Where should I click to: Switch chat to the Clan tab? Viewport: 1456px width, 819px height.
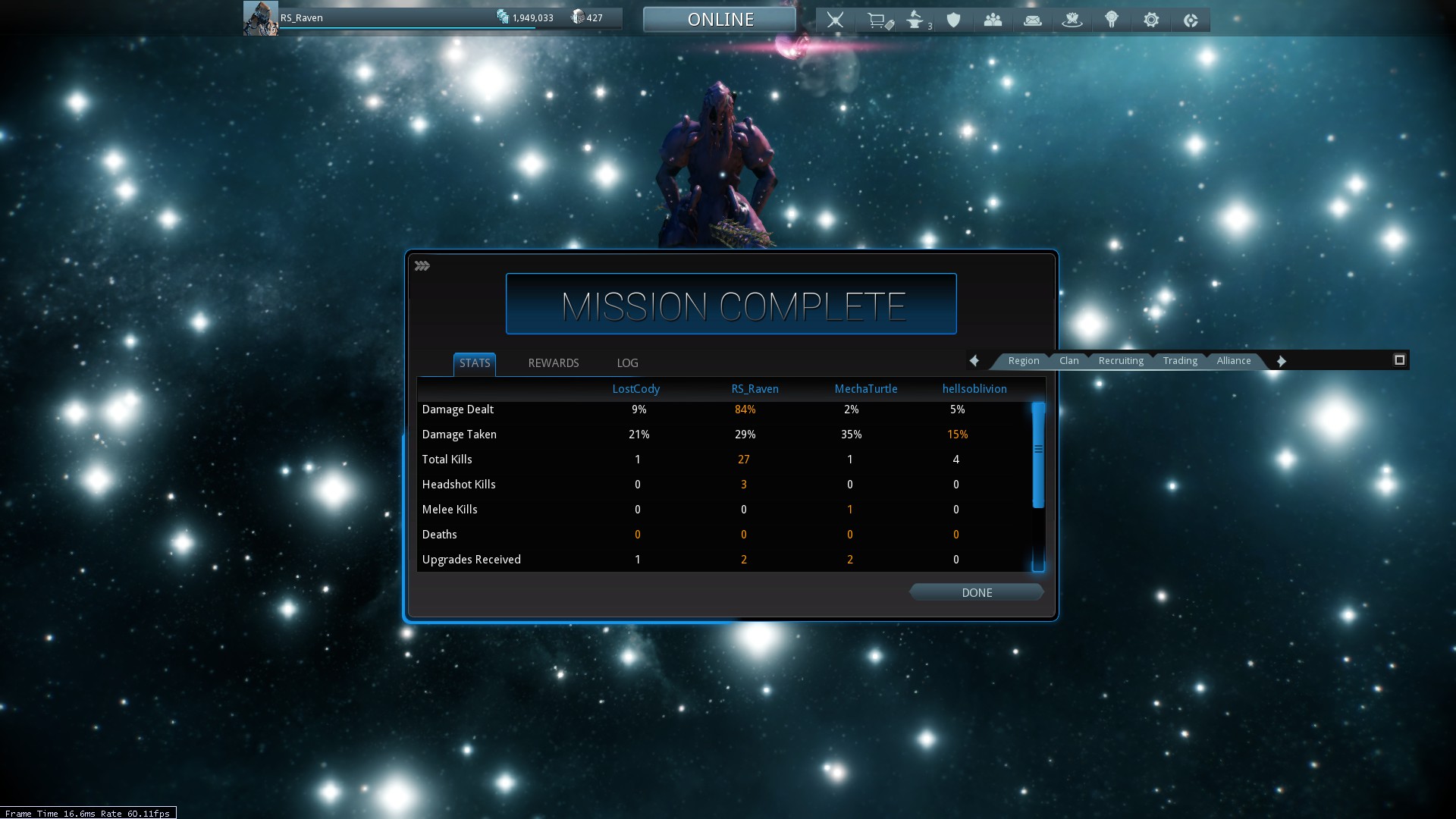point(1068,361)
